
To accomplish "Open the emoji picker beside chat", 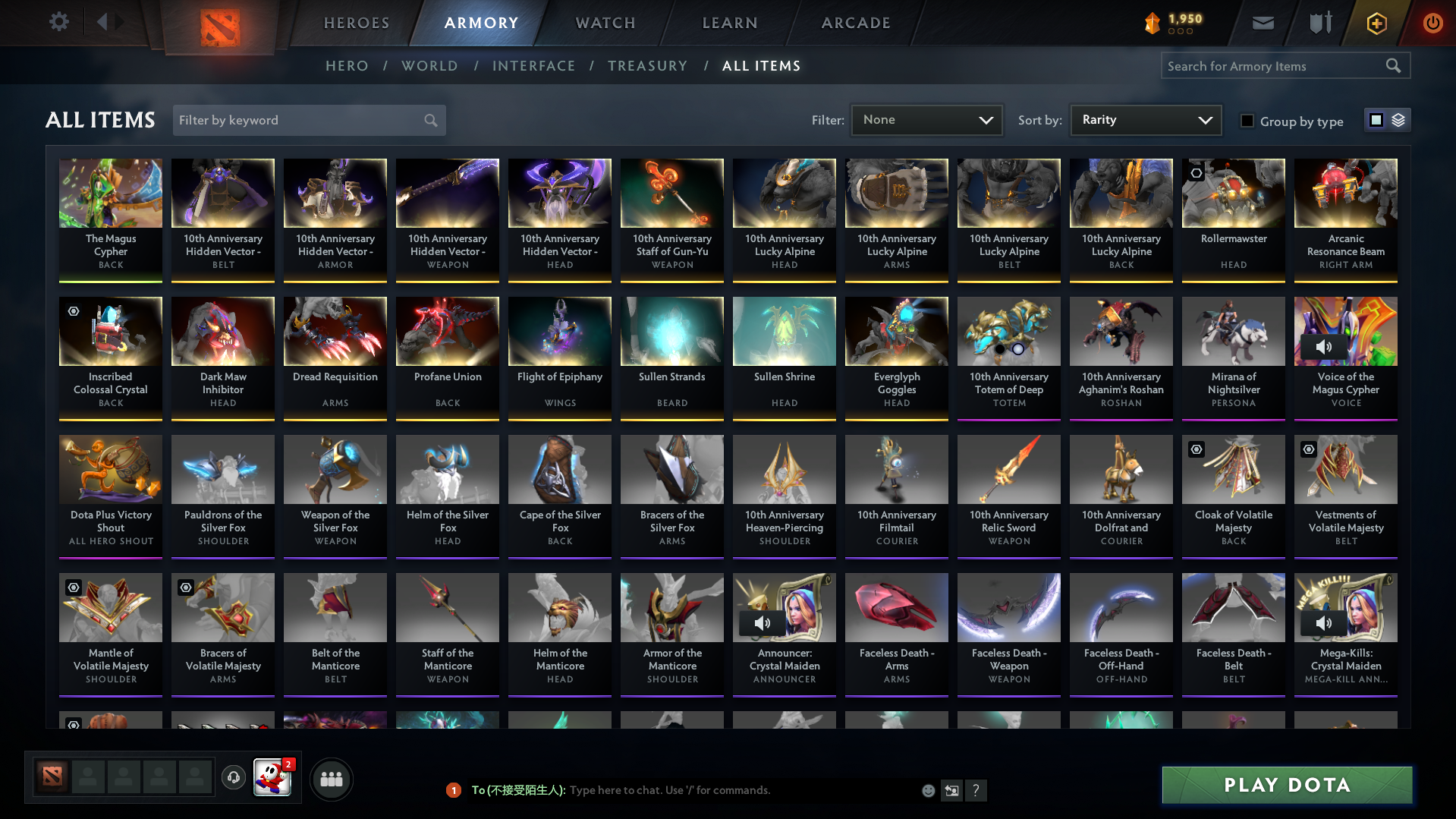I will pos(928,790).
